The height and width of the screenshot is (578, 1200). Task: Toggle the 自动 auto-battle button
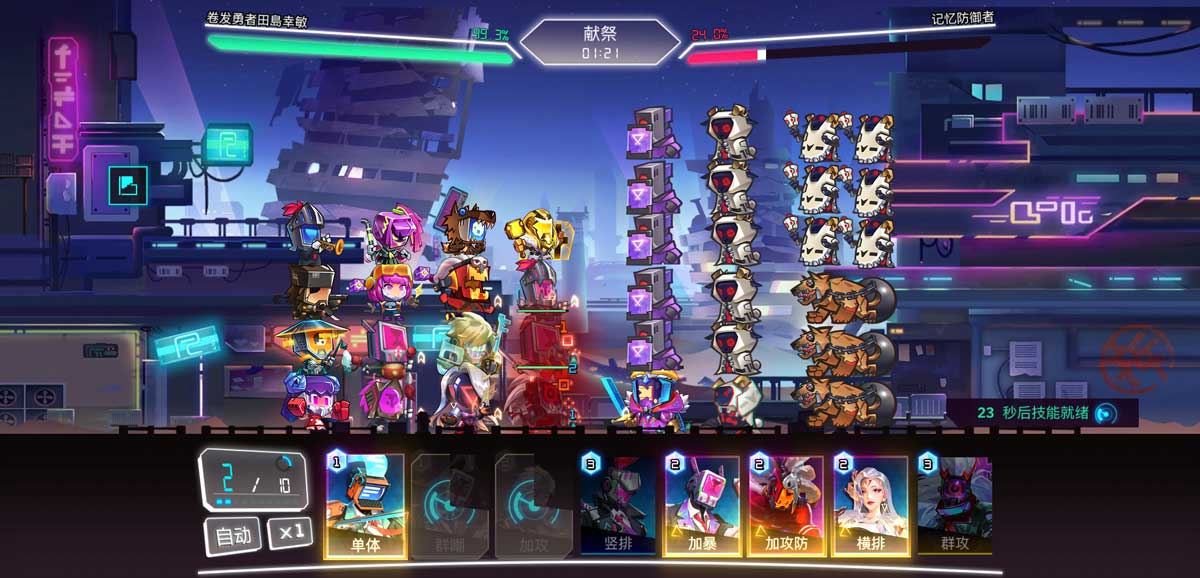[233, 536]
